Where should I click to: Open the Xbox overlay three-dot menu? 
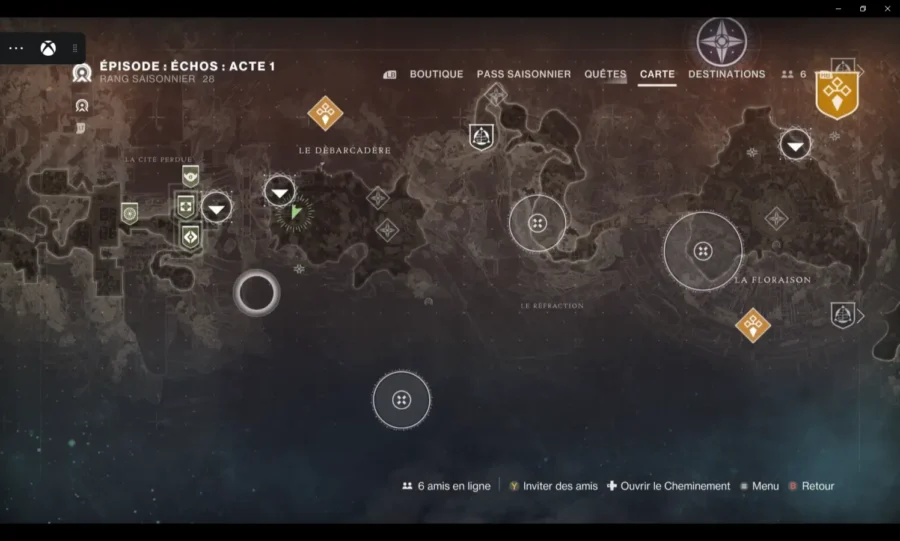pos(16,48)
